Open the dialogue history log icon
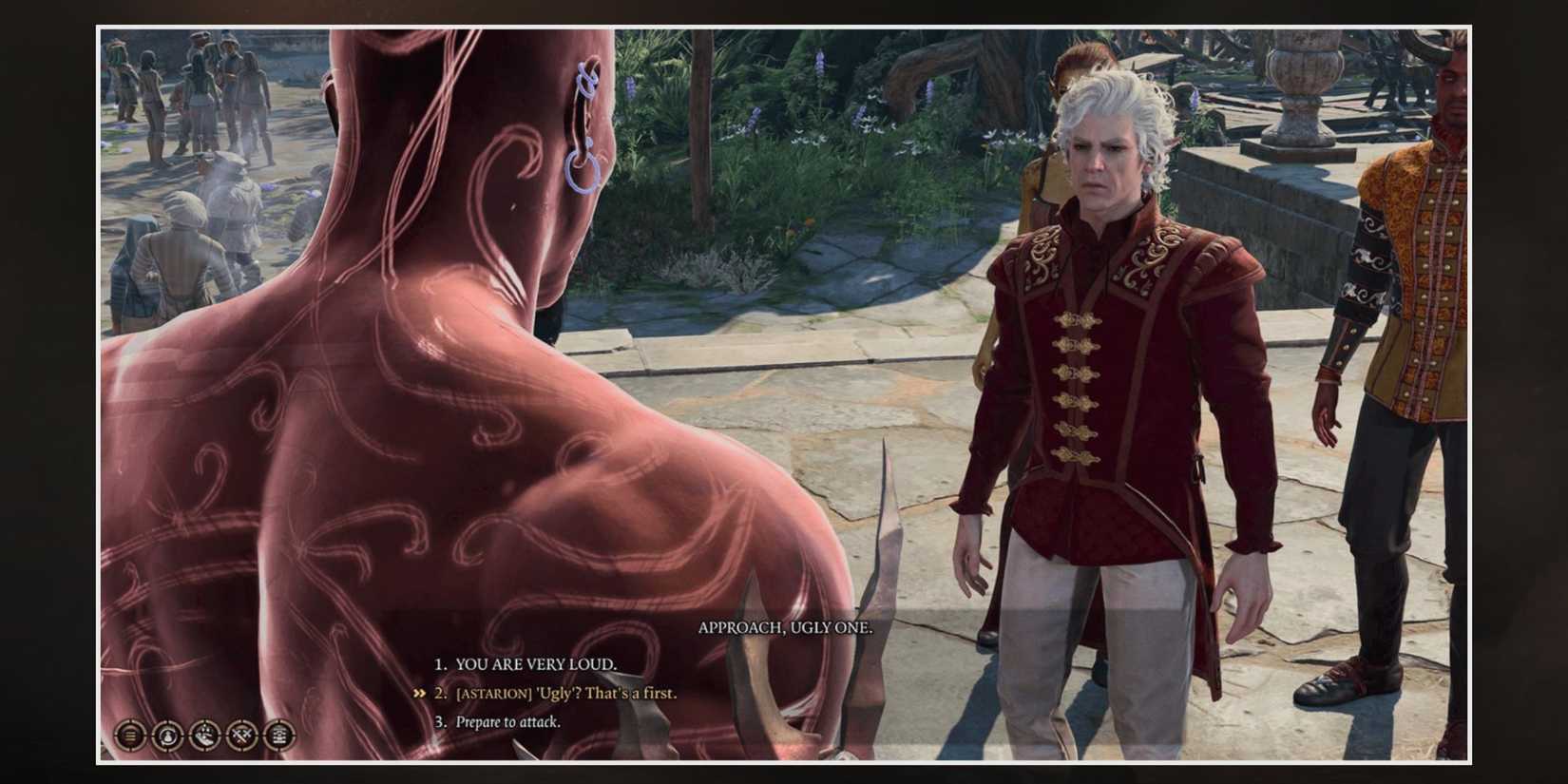 click(129, 735)
